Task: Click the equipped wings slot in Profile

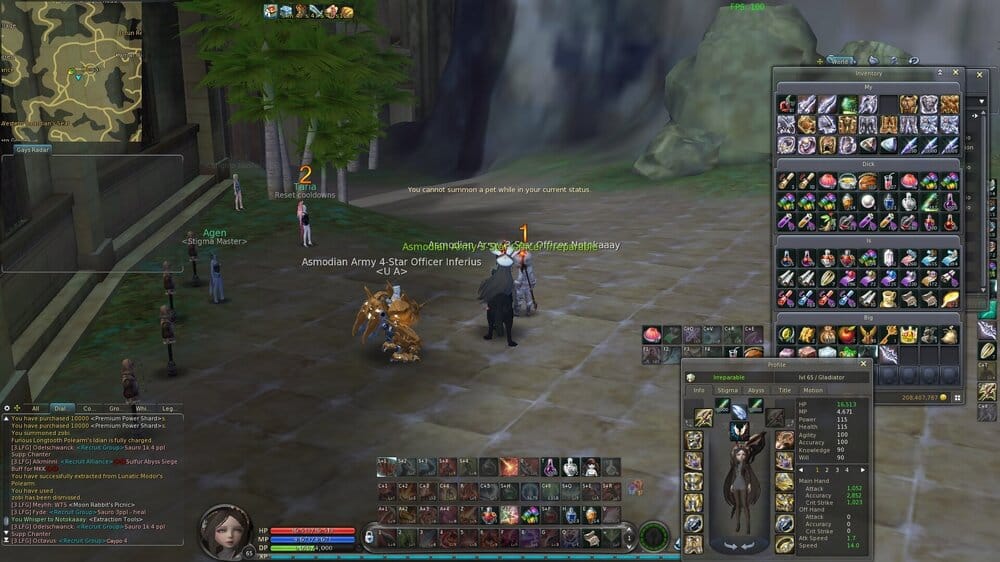Action: tap(739, 431)
